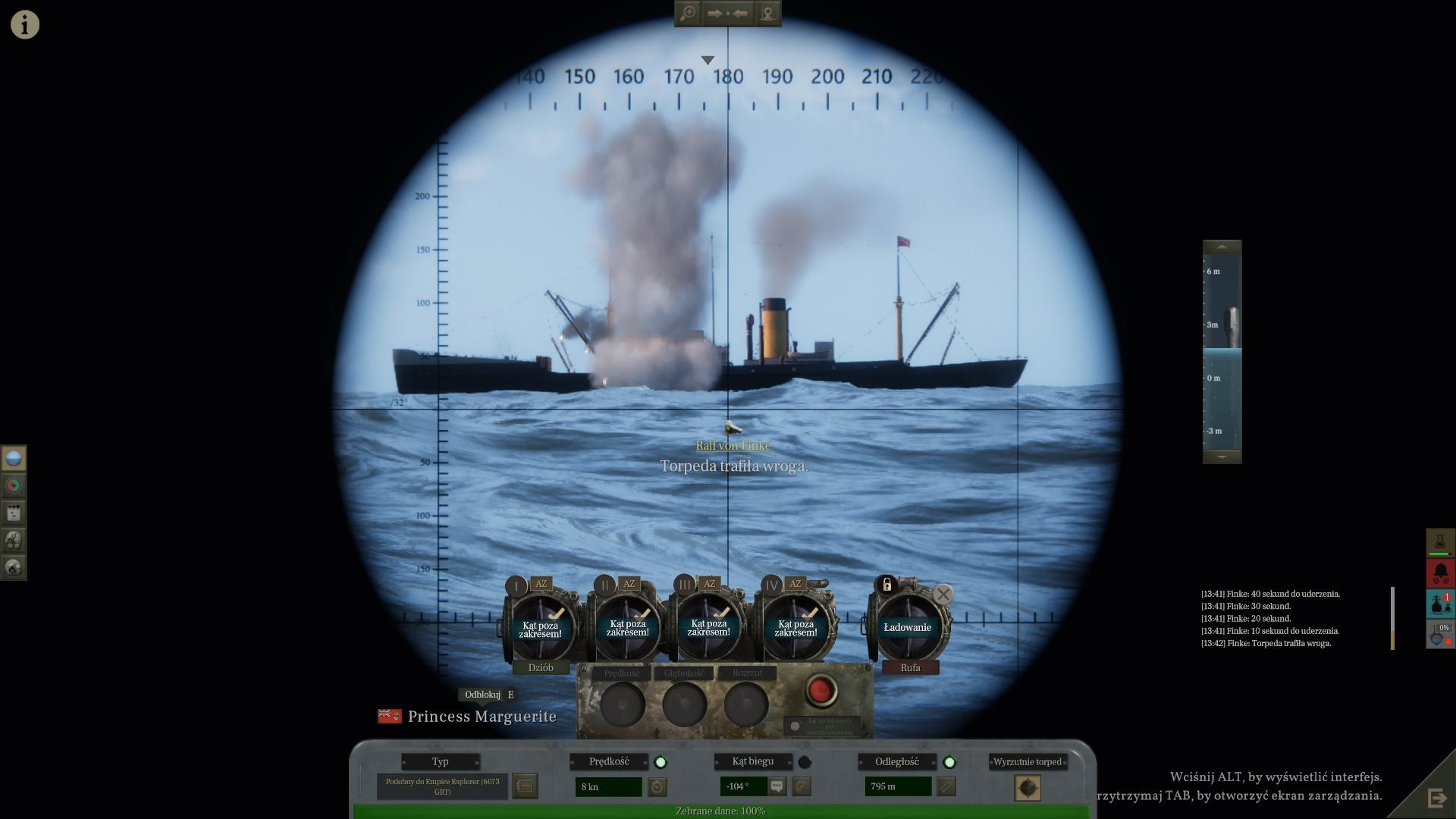Select torpedo tube II
The width and height of the screenshot is (1456, 819).
point(628,628)
